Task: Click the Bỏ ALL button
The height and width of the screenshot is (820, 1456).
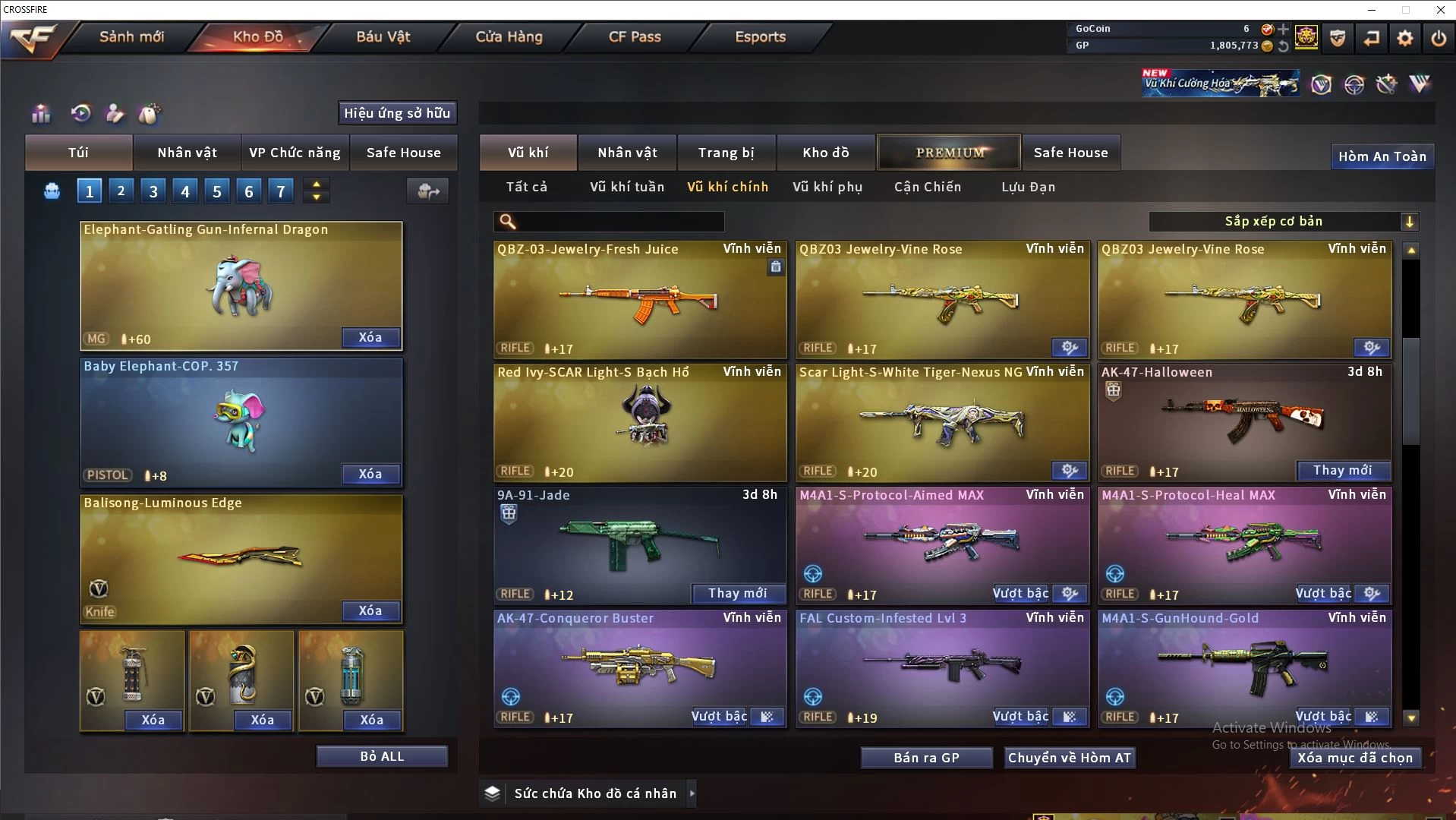Action: click(382, 756)
